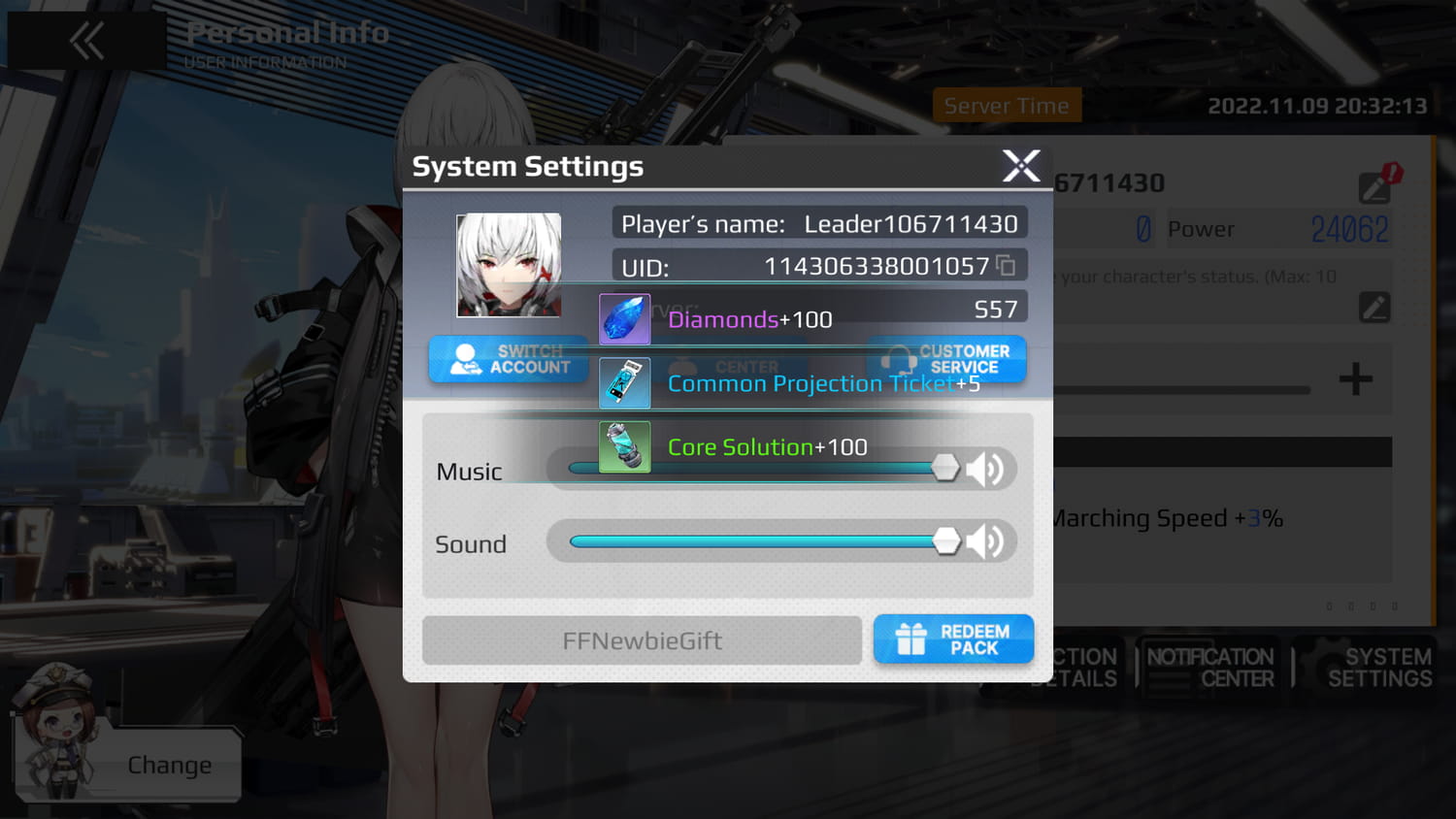Mute music with its speaker icon
This screenshot has height=819, width=1456.
986,470
